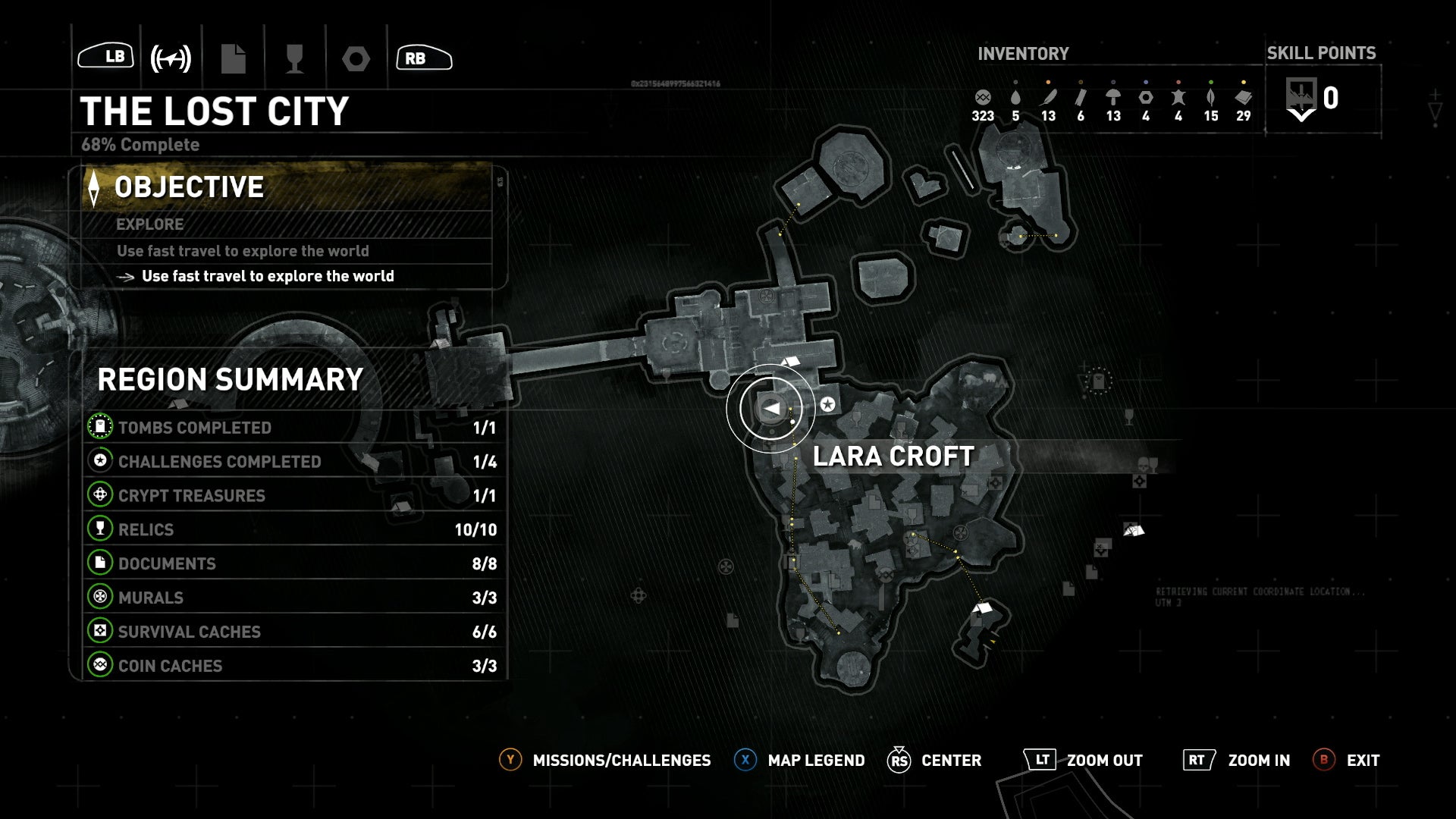Select the Tombs Completed summary row
This screenshot has width=1456, height=819.
point(293,428)
